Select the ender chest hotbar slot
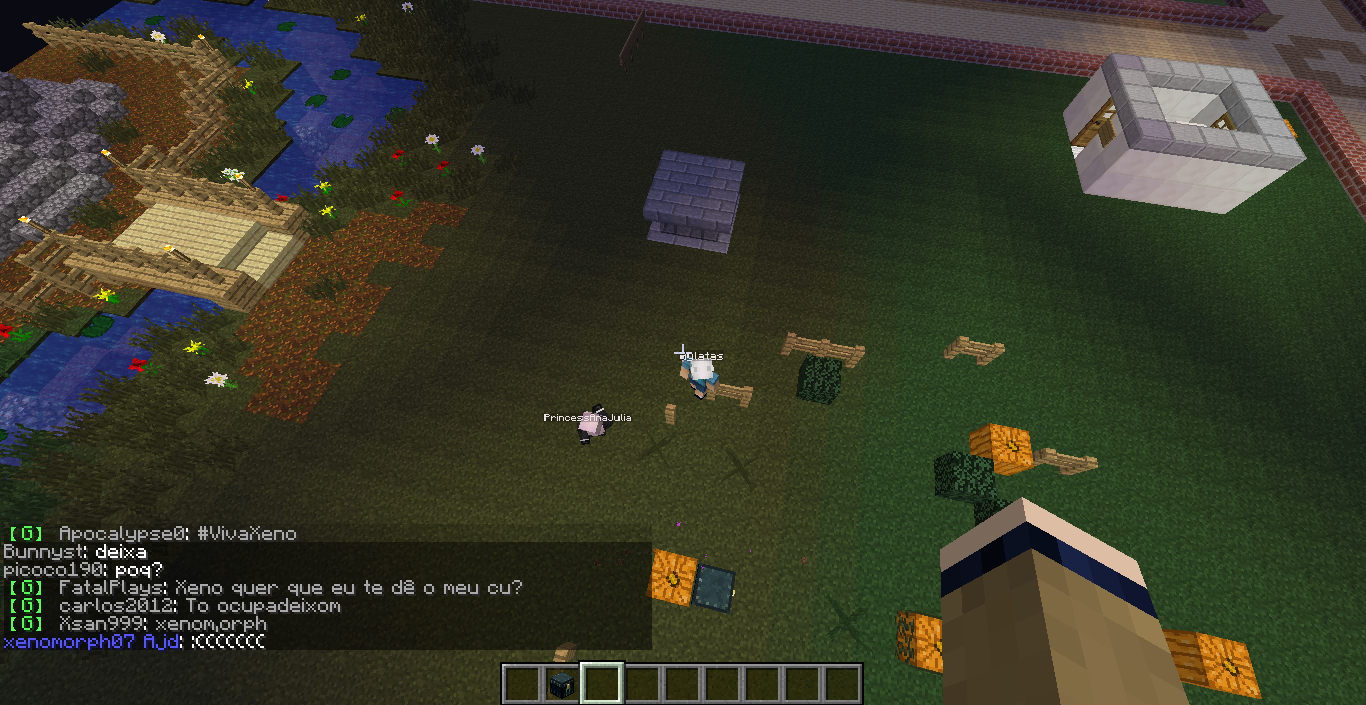Viewport: 1366px width, 705px height. [x=562, y=684]
